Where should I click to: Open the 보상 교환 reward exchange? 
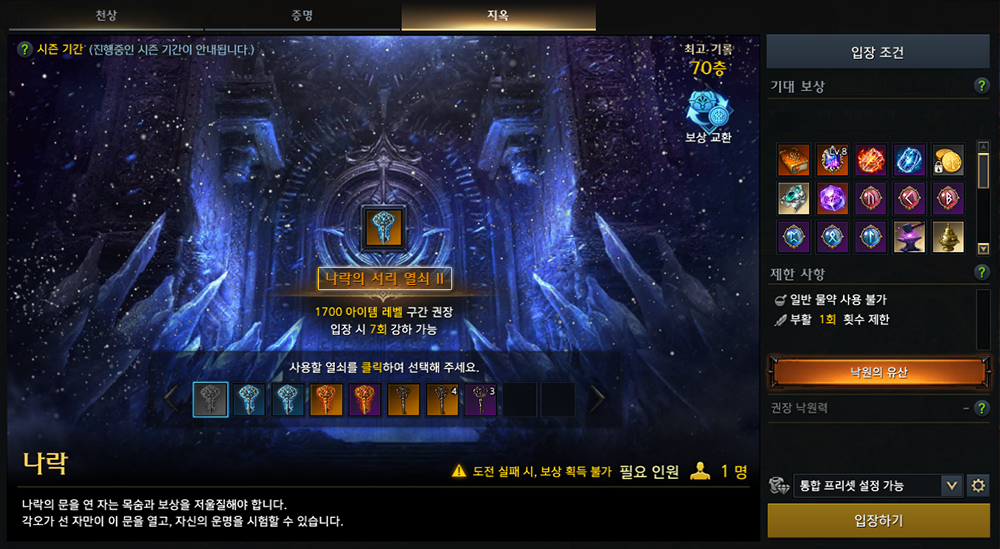point(707,117)
